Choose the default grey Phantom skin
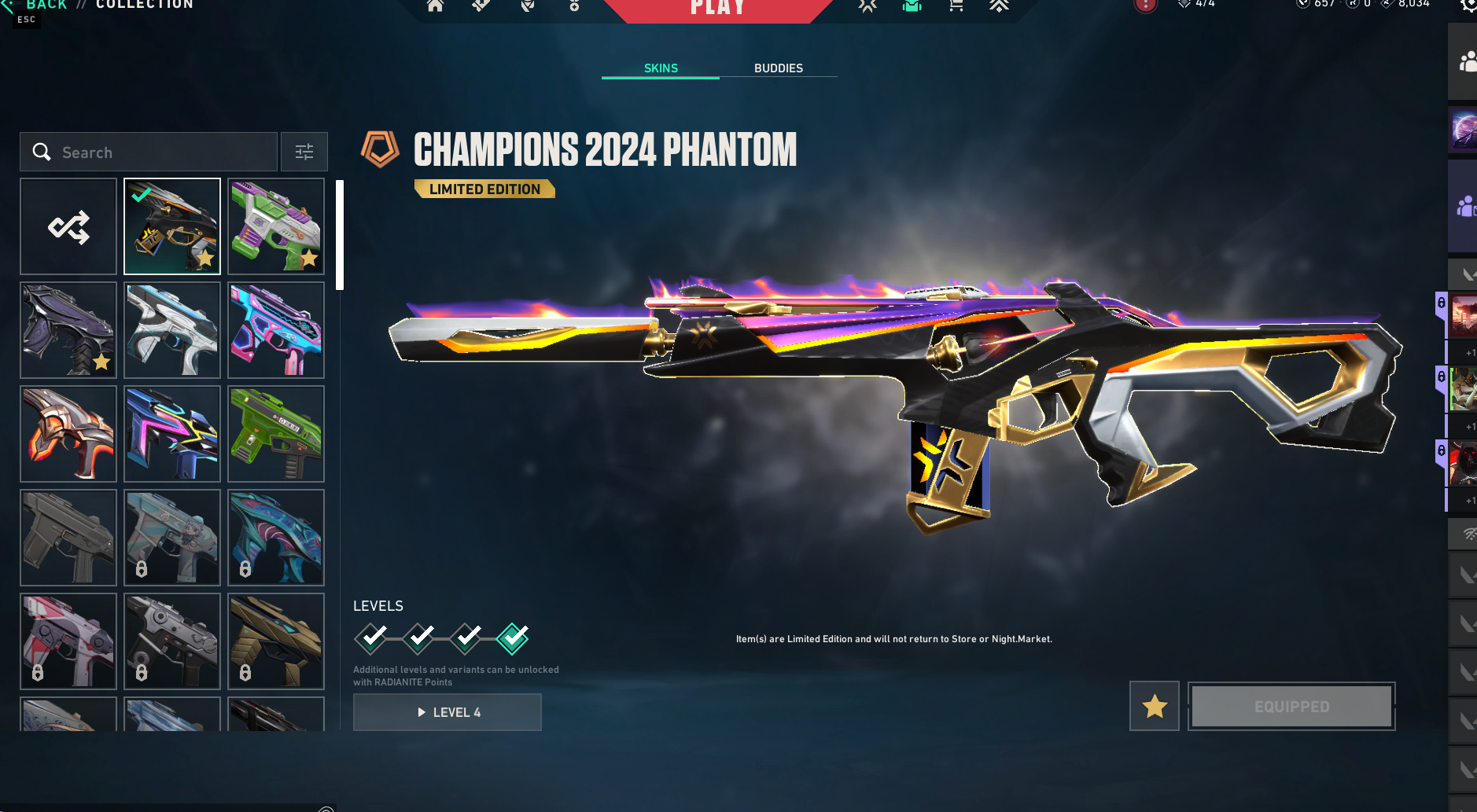Image resolution: width=1477 pixels, height=812 pixels. click(x=68, y=538)
